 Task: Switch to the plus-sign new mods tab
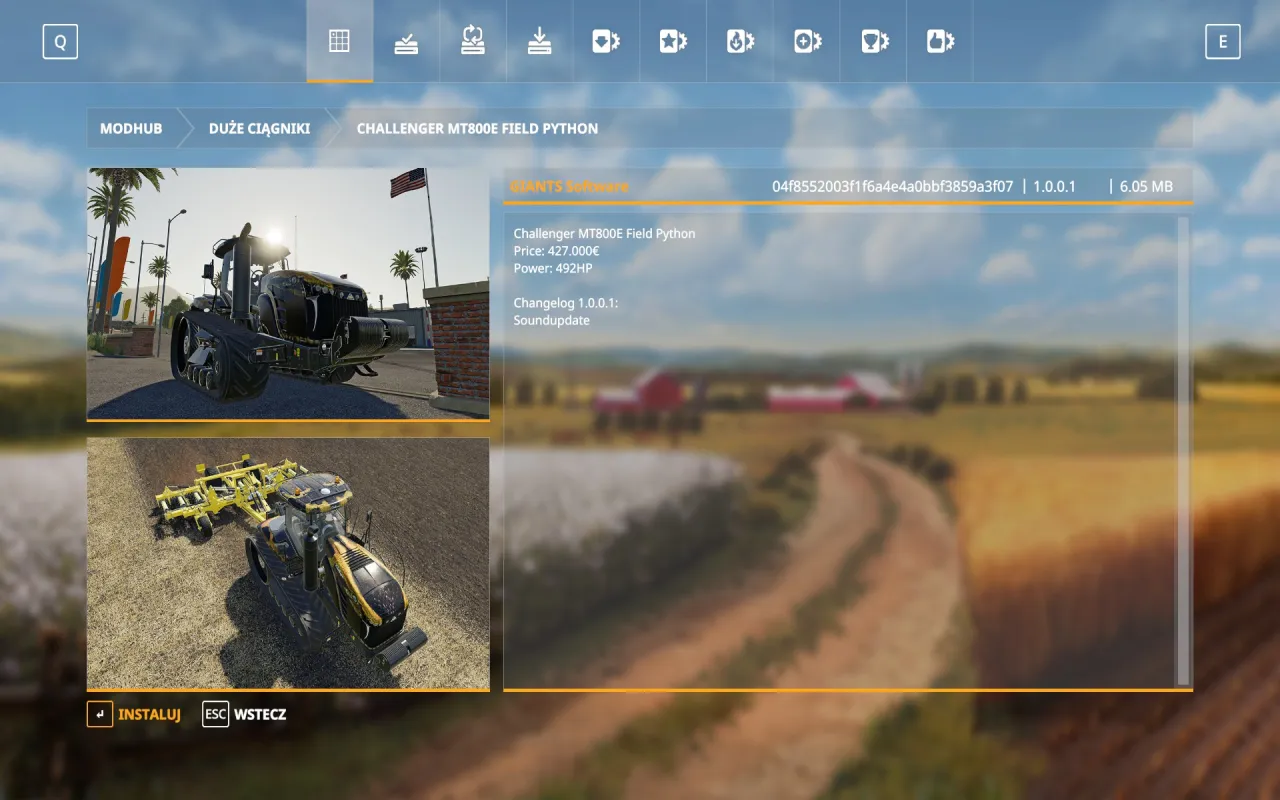click(x=807, y=41)
